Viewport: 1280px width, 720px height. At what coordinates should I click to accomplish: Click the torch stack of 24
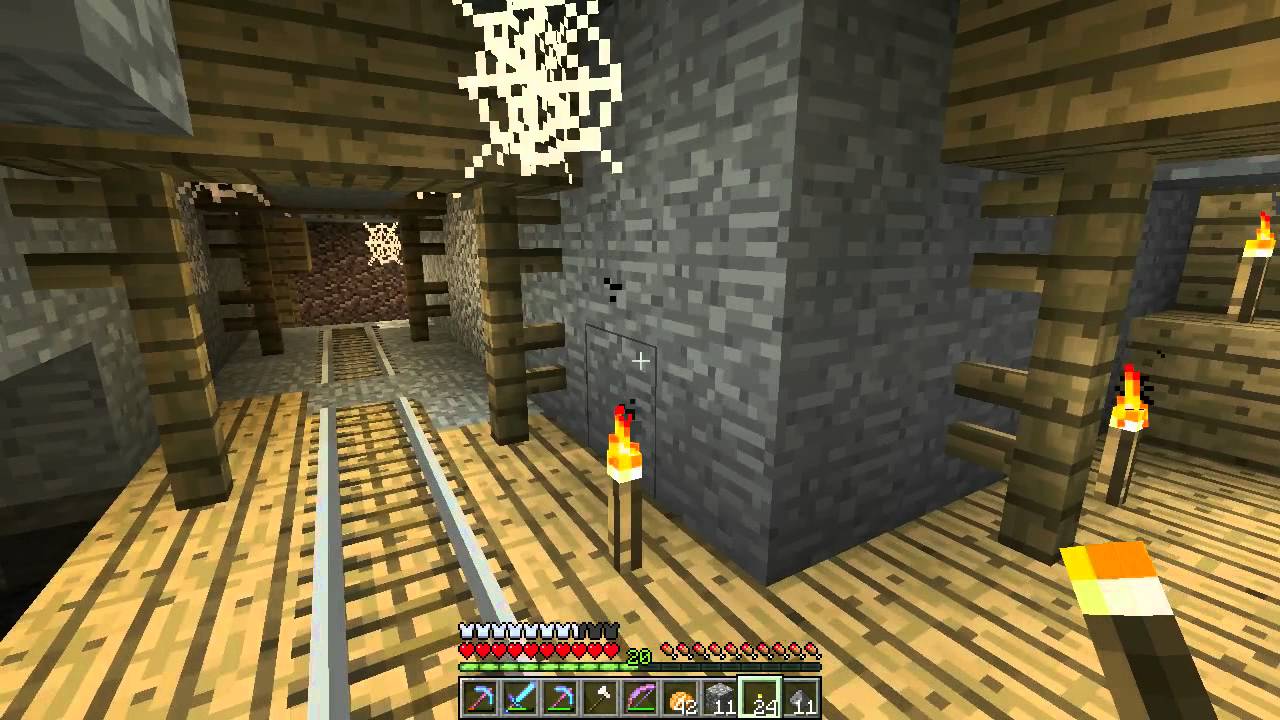[760, 698]
